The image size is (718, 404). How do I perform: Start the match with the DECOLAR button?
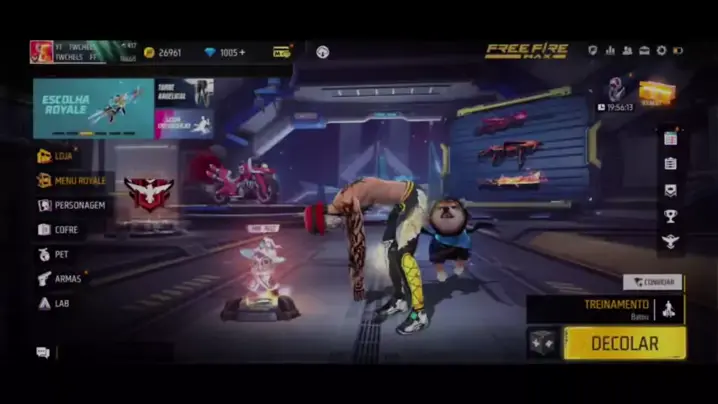point(624,343)
